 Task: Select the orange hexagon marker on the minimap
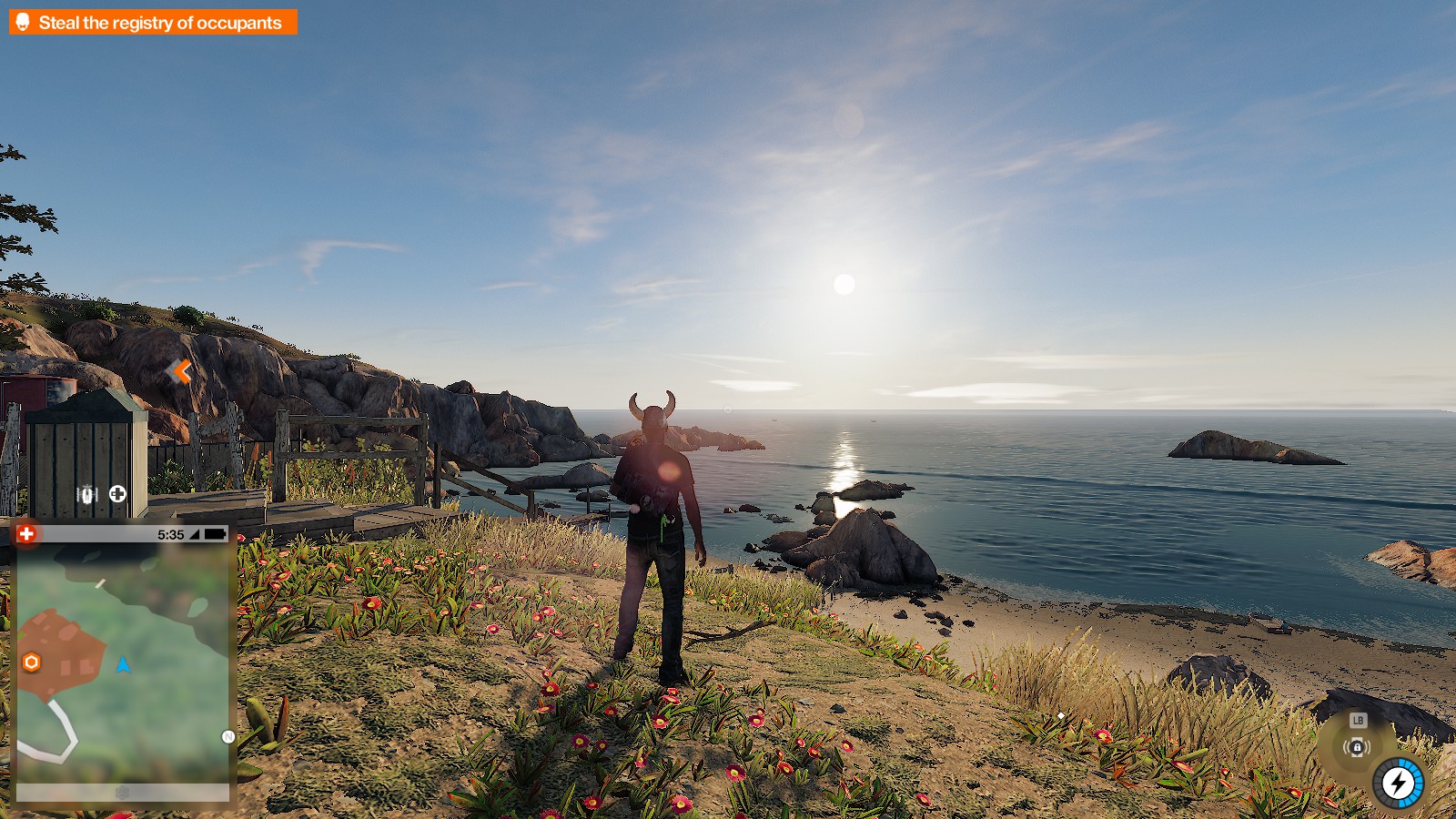tap(32, 662)
